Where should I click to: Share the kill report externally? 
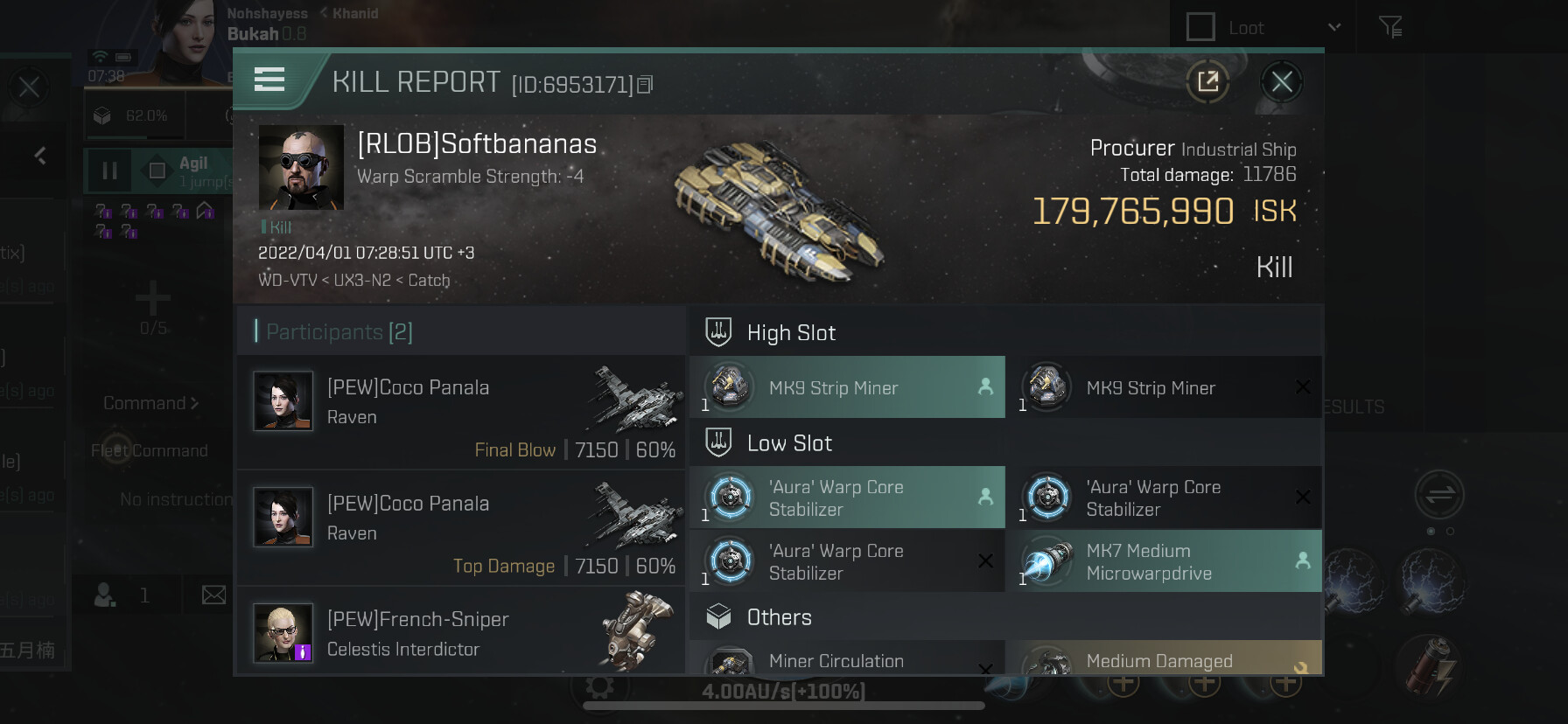pyautogui.click(x=1207, y=83)
